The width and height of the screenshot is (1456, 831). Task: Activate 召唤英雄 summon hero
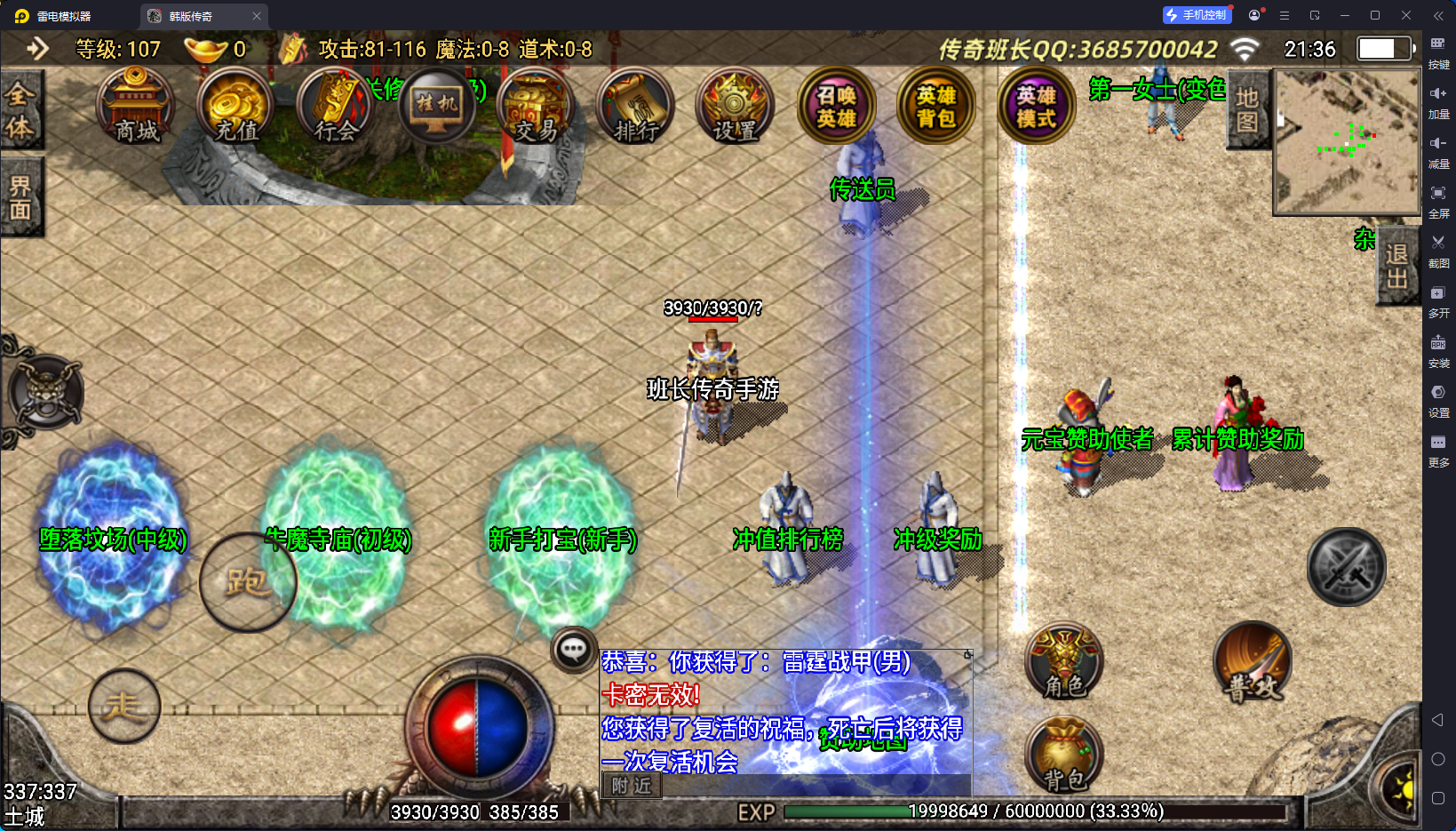click(x=836, y=107)
